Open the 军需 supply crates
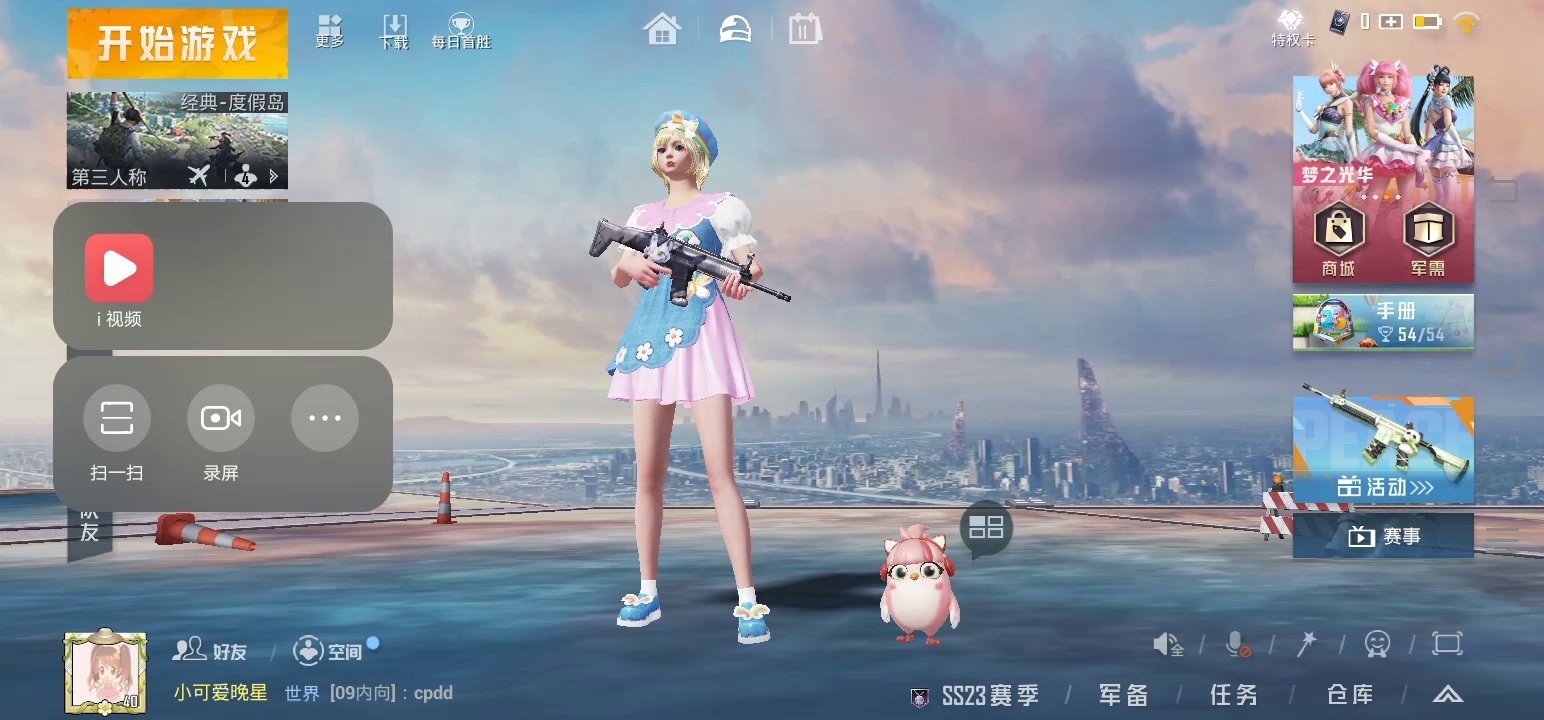Screen dimensions: 1544x720 [1428, 238]
